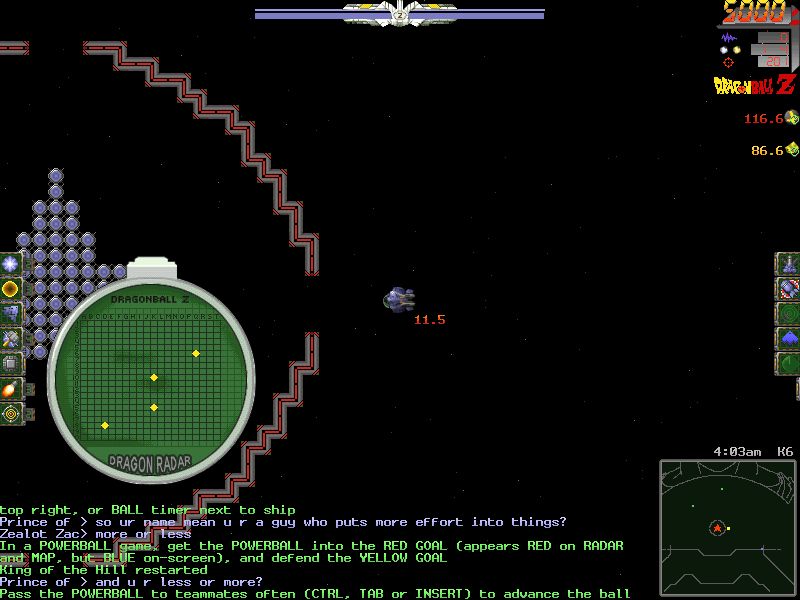
Task: Click the green half-disc status icon
Action: click(x=789, y=364)
